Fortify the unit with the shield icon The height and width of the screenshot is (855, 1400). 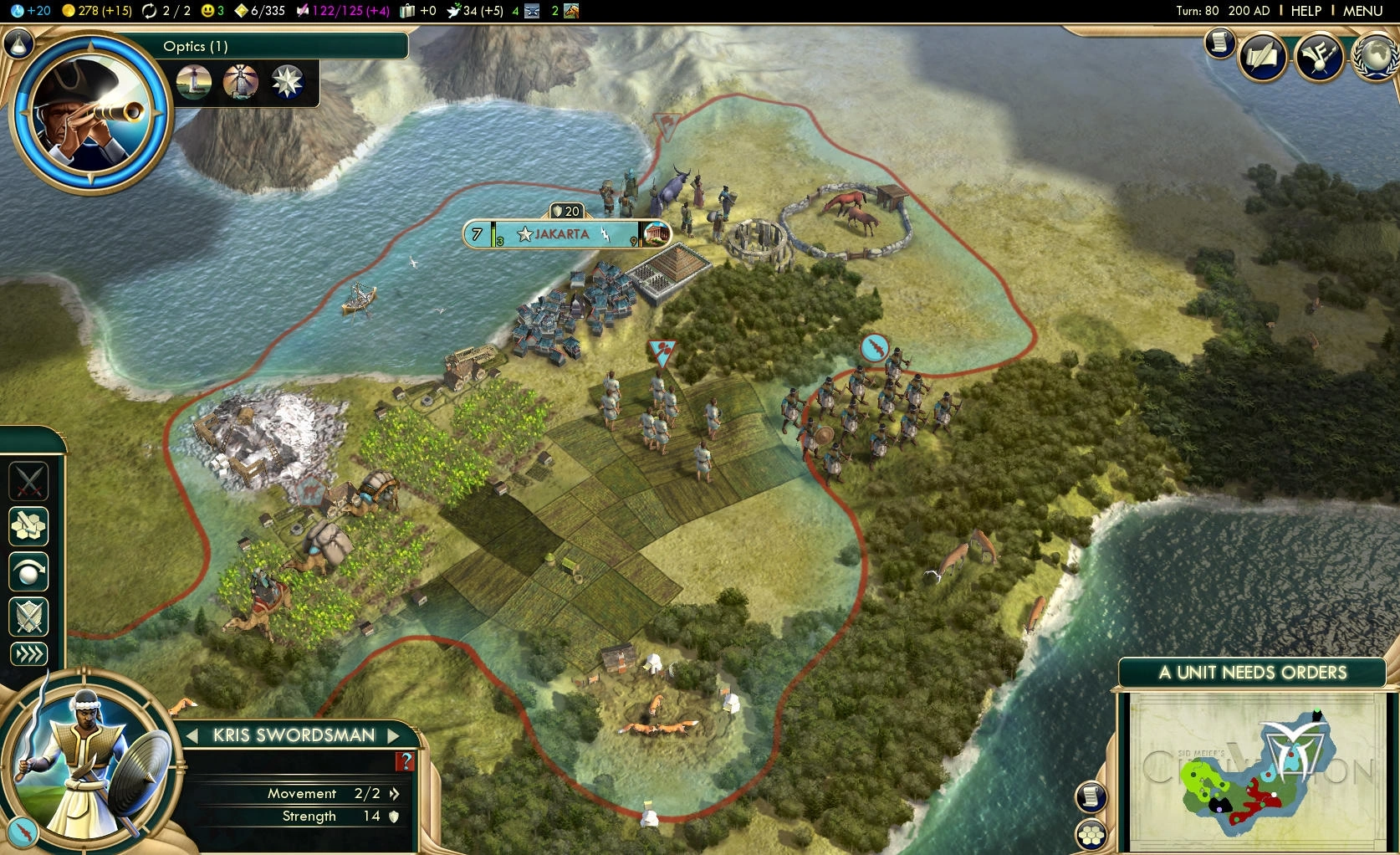pos(29,617)
